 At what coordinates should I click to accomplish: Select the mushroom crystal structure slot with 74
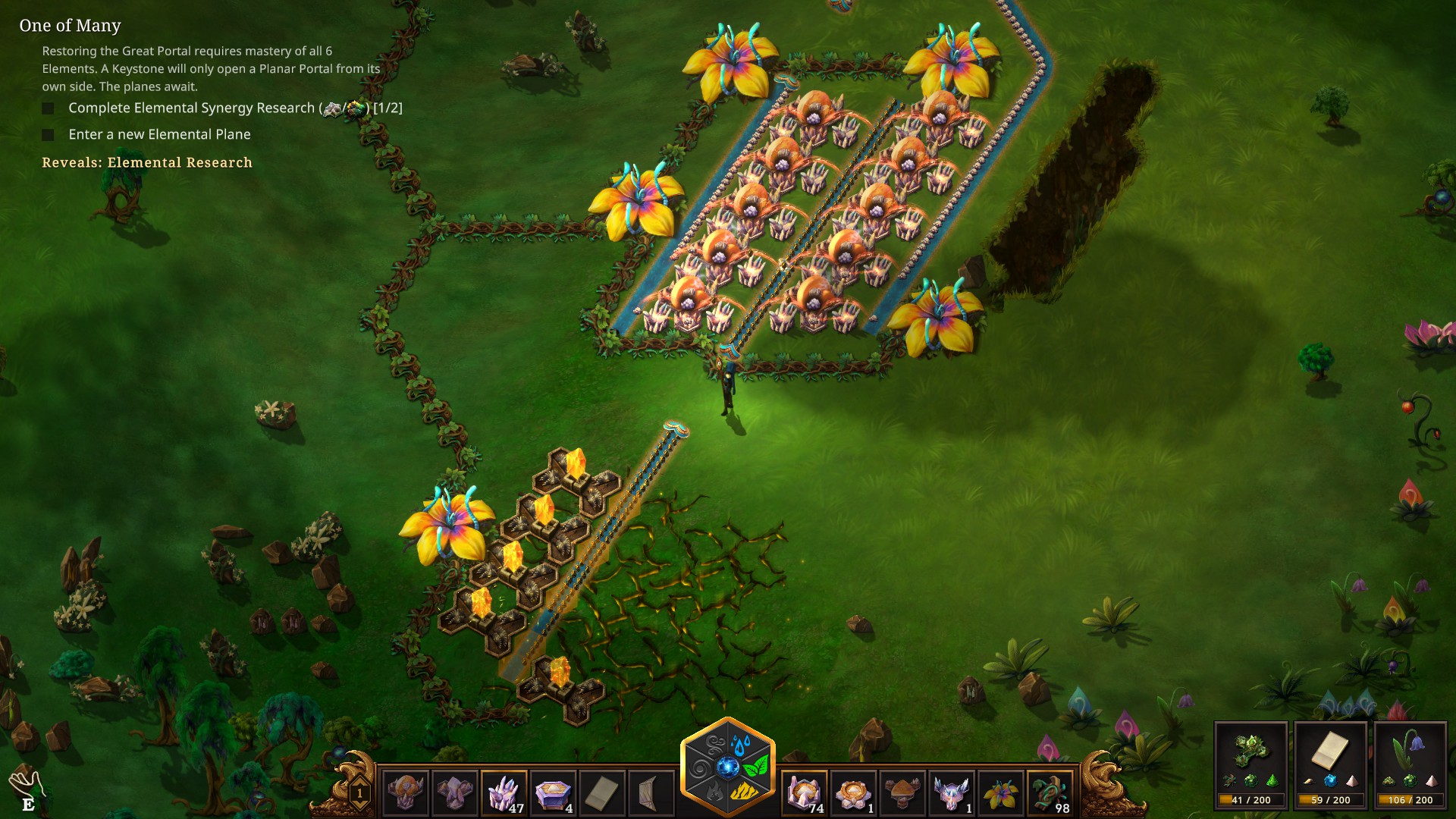point(804,793)
